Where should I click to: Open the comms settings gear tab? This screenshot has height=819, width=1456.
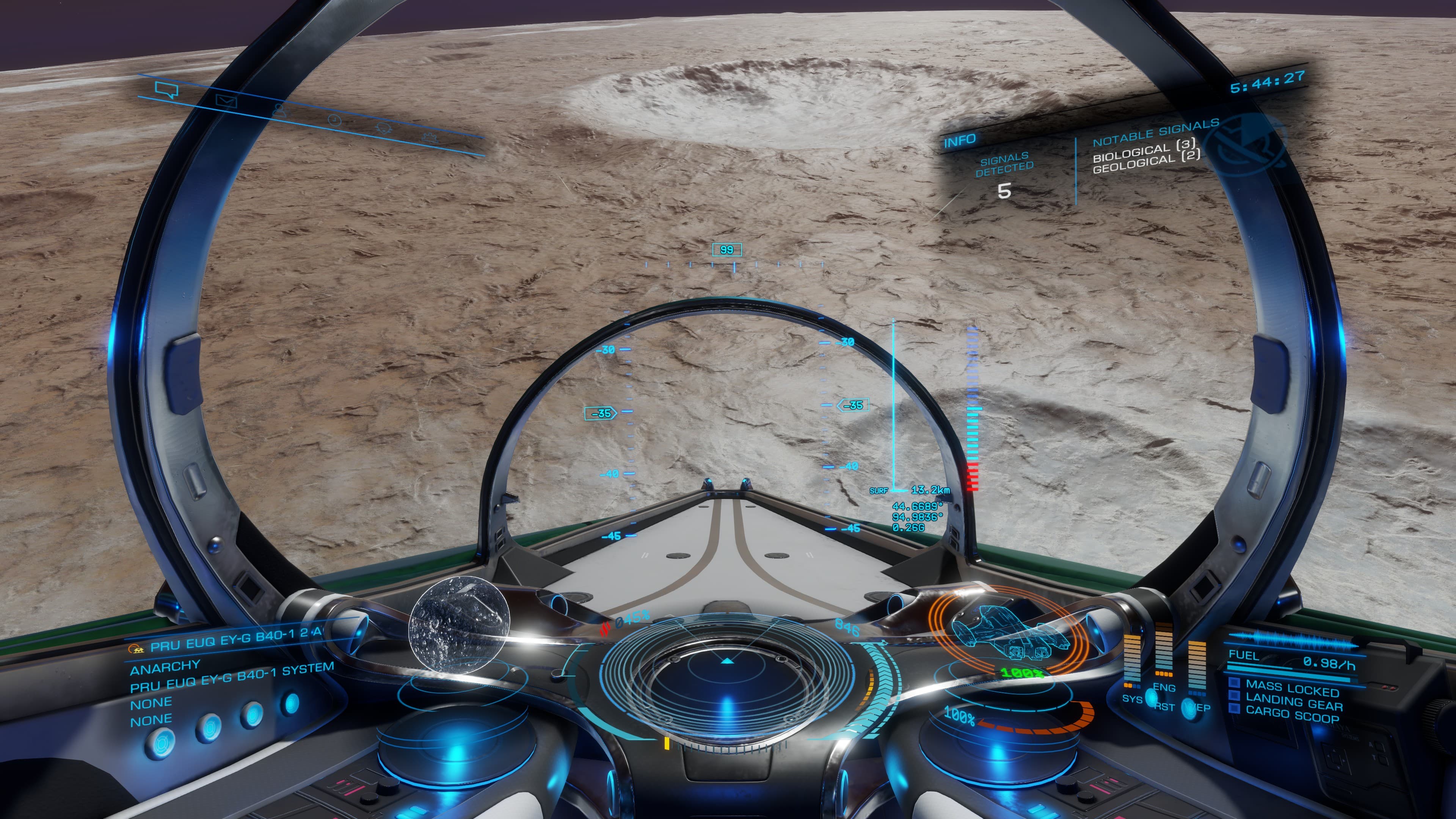(x=431, y=138)
